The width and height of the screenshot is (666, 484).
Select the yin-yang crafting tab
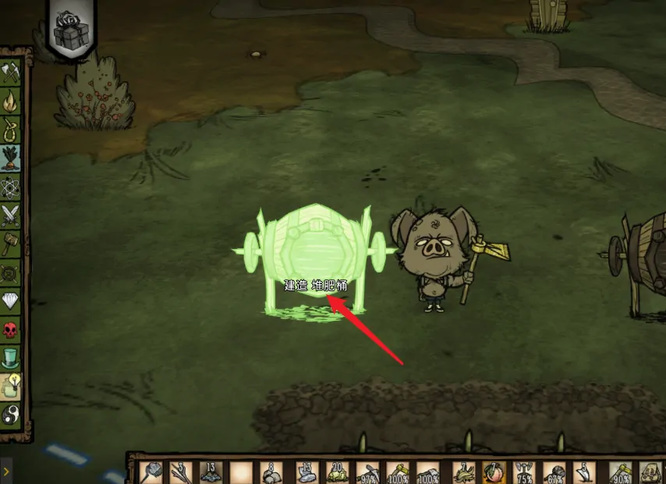tap(11, 414)
